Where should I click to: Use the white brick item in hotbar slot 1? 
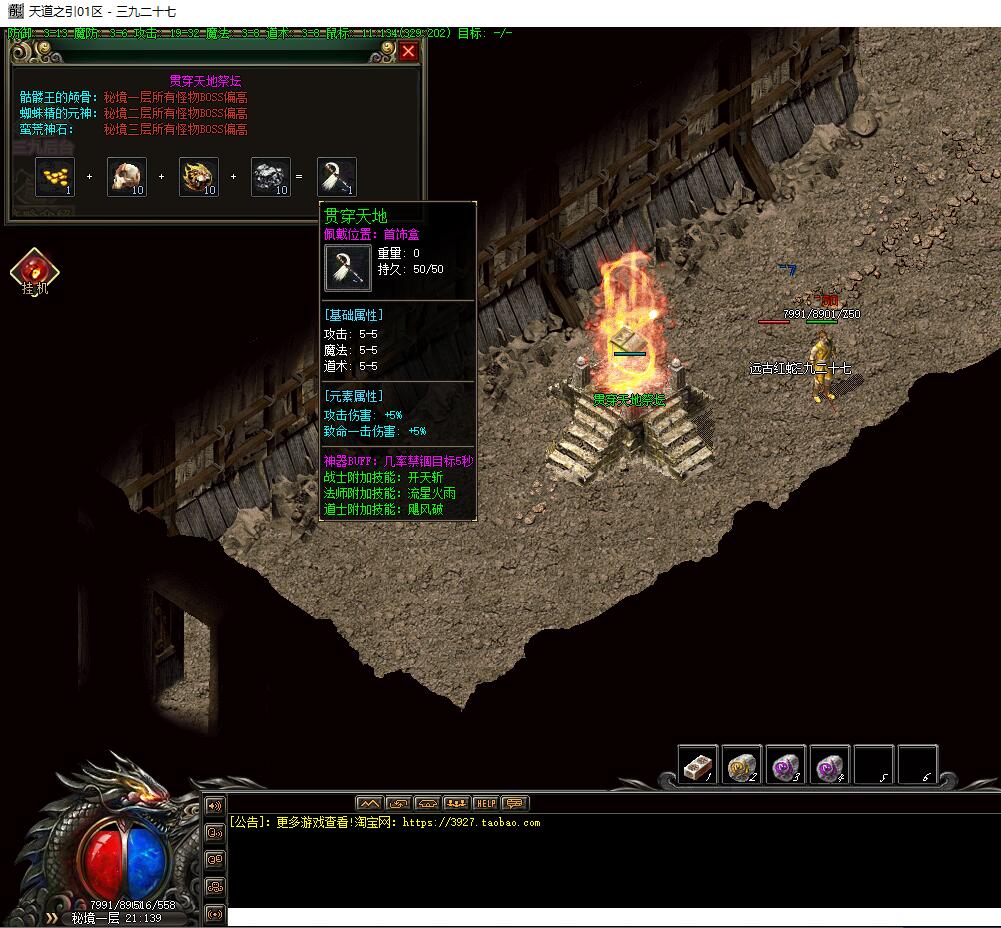[x=698, y=766]
